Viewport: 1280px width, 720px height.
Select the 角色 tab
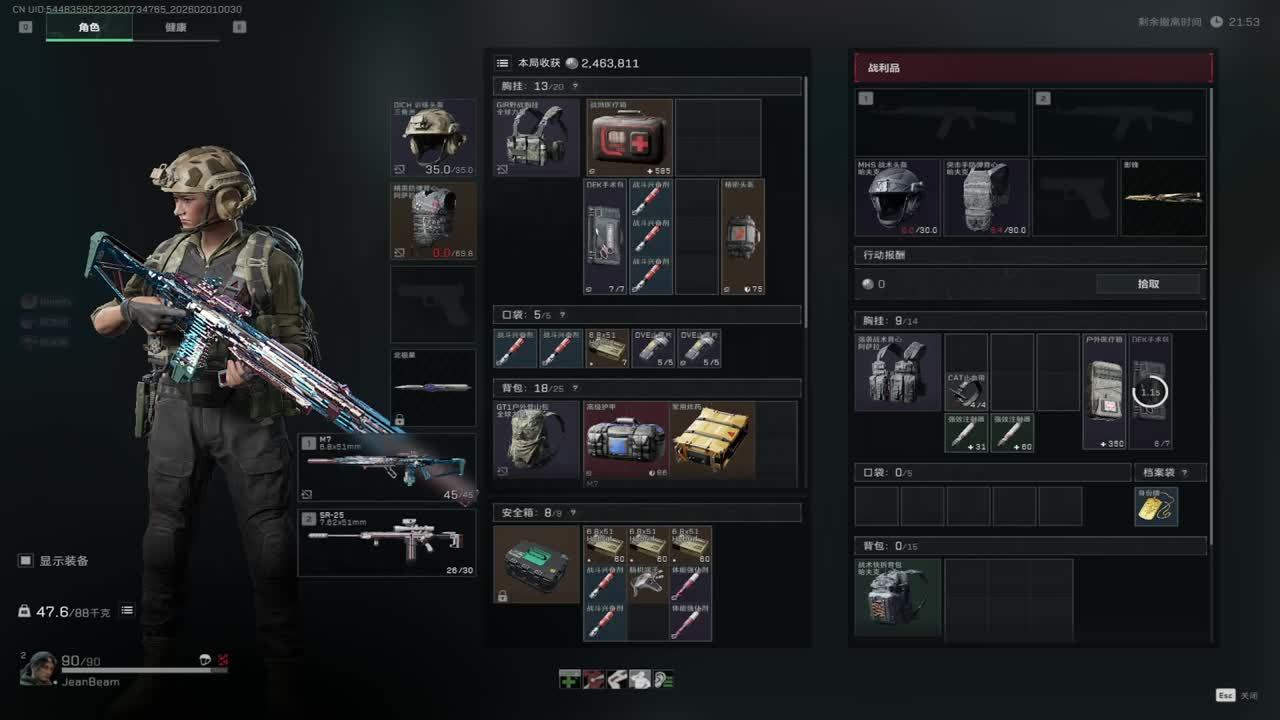point(89,27)
